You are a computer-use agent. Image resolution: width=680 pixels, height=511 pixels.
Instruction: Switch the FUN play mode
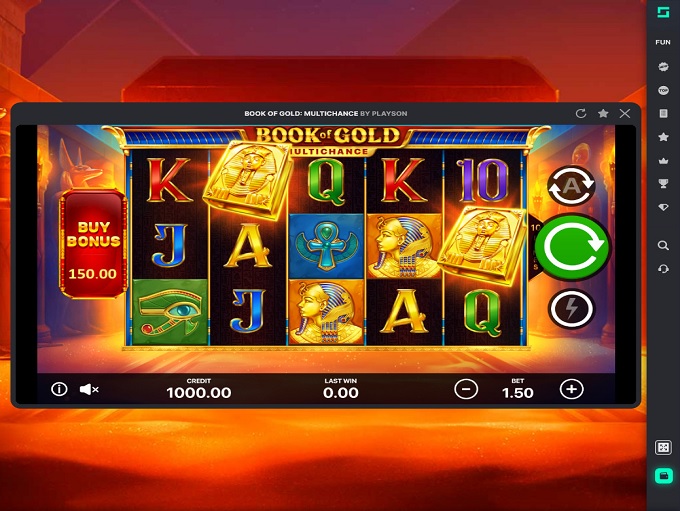(663, 43)
